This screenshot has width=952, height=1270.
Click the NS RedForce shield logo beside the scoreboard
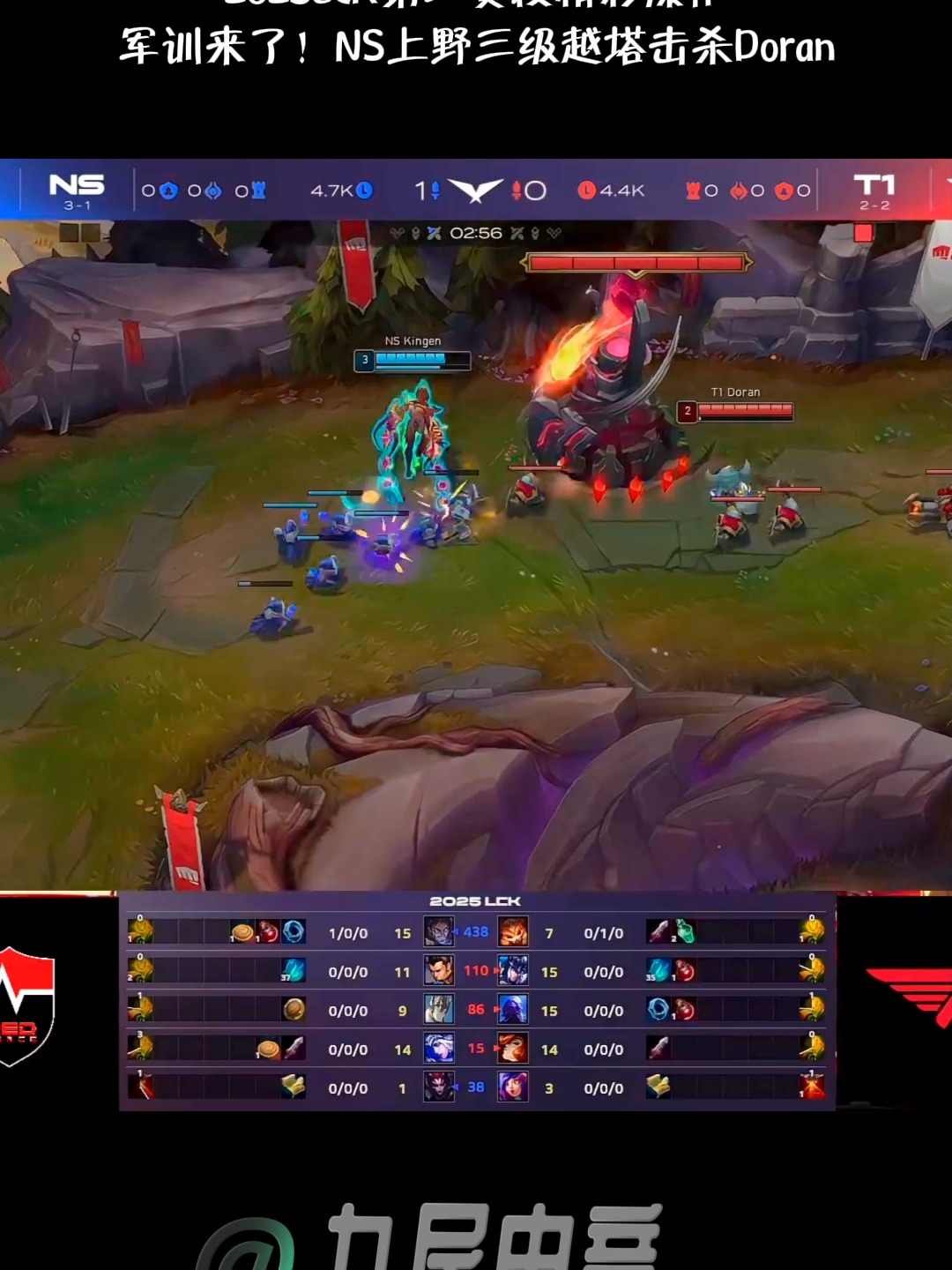click(x=26, y=1005)
